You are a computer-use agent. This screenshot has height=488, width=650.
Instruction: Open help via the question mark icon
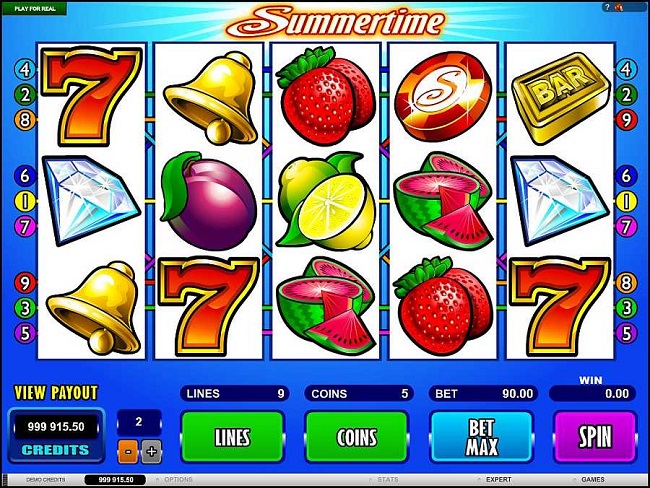coord(606,7)
